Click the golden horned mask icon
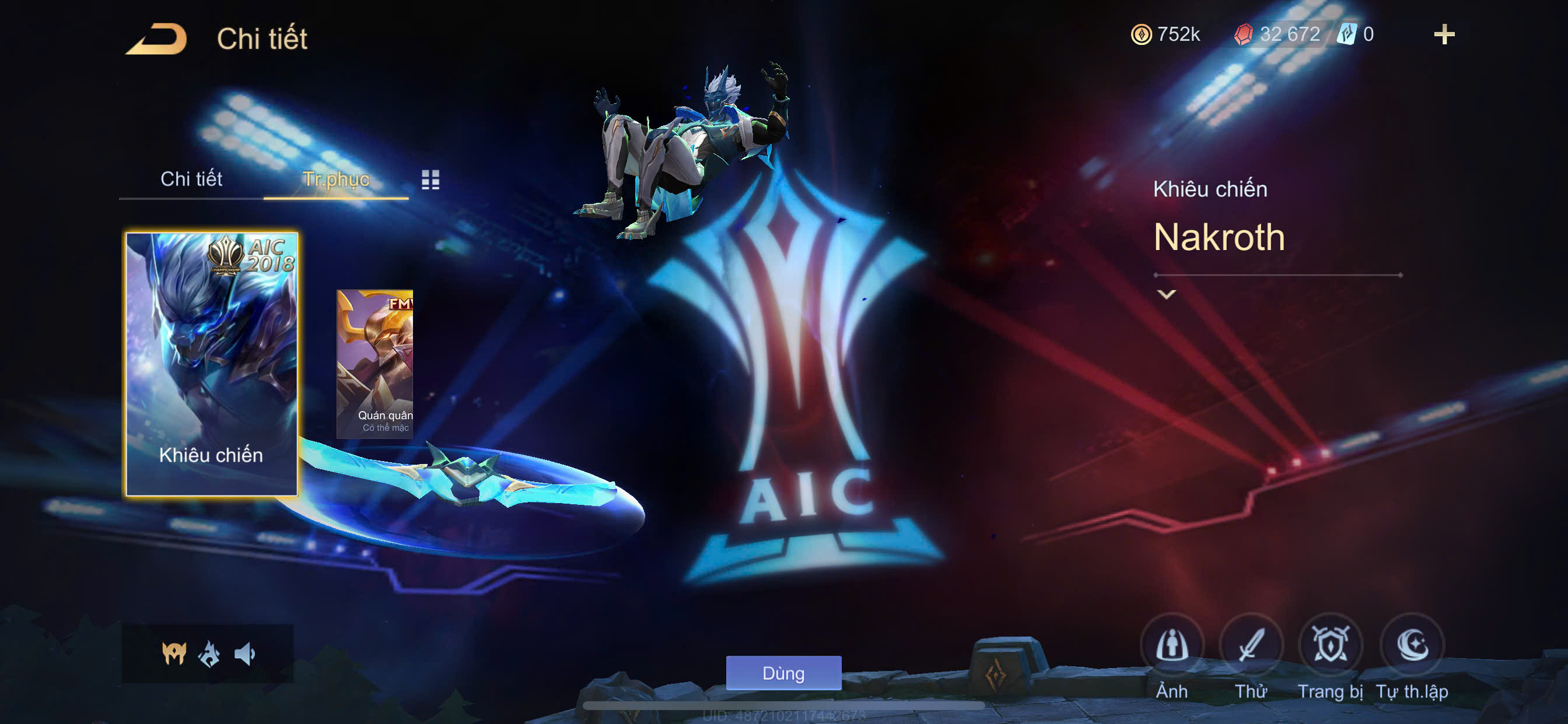Image resolution: width=1568 pixels, height=724 pixels. point(174,653)
